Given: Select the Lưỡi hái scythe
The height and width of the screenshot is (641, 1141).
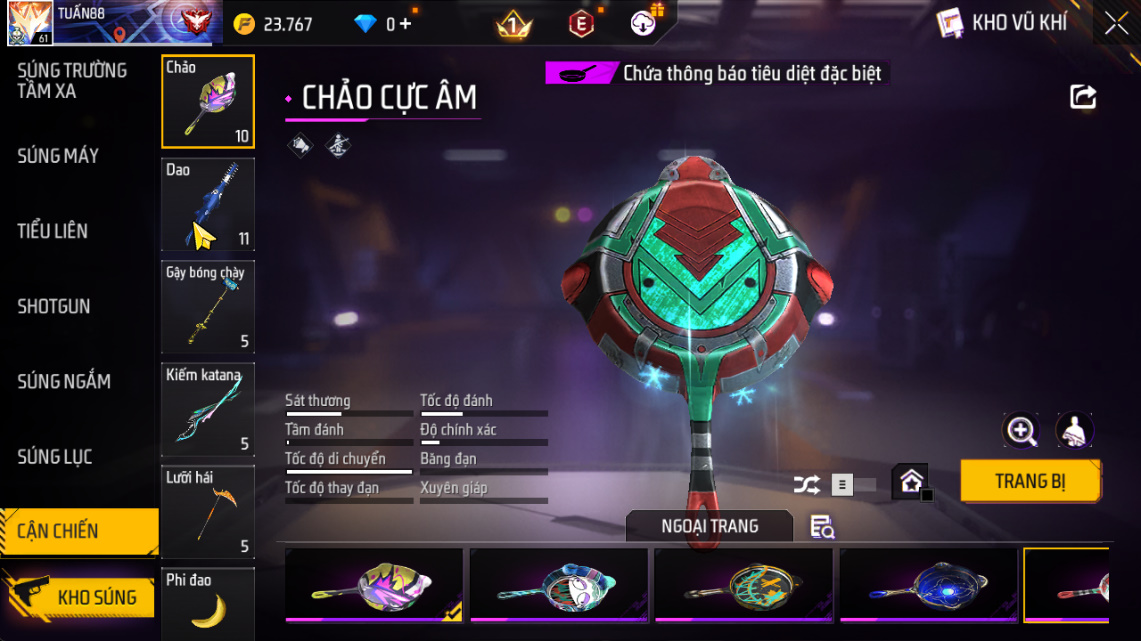Looking at the screenshot, I should click(208, 512).
